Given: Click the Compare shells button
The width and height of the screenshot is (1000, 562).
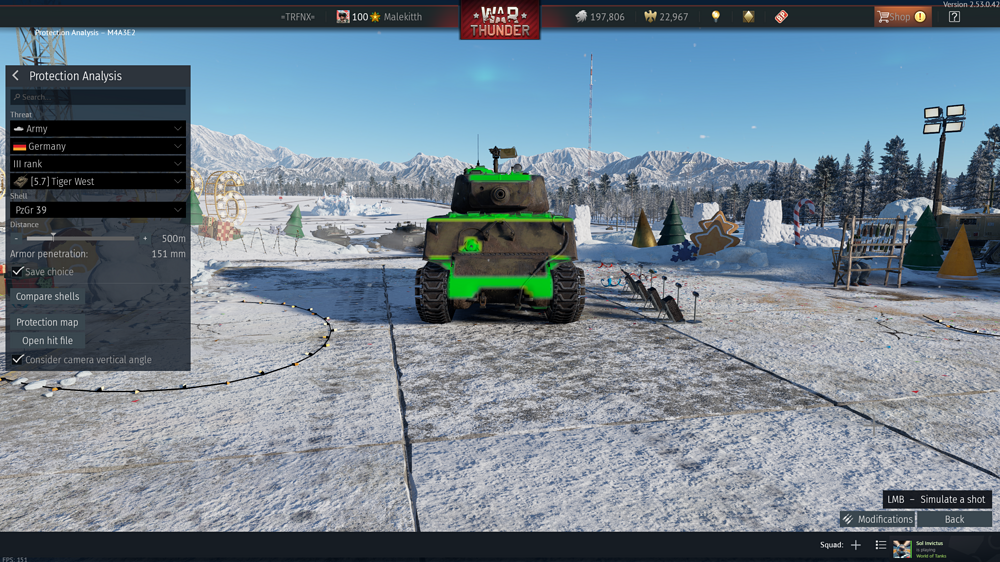Looking at the screenshot, I should click(x=48, y=297).
